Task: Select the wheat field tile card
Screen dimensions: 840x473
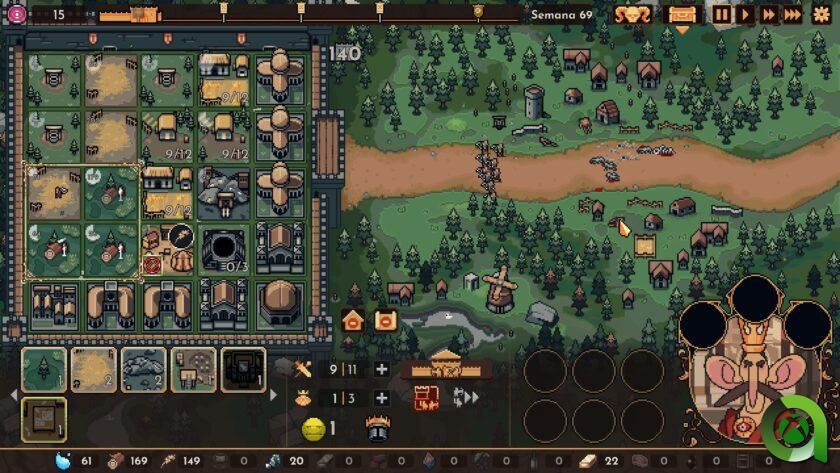Action: coord(94,369)
